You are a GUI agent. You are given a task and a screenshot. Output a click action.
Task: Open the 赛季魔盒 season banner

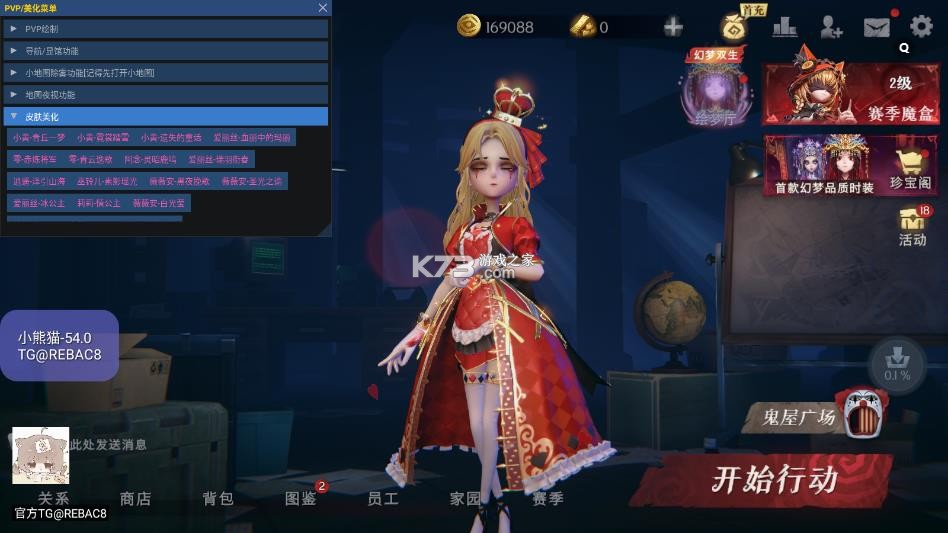[852, 95]
